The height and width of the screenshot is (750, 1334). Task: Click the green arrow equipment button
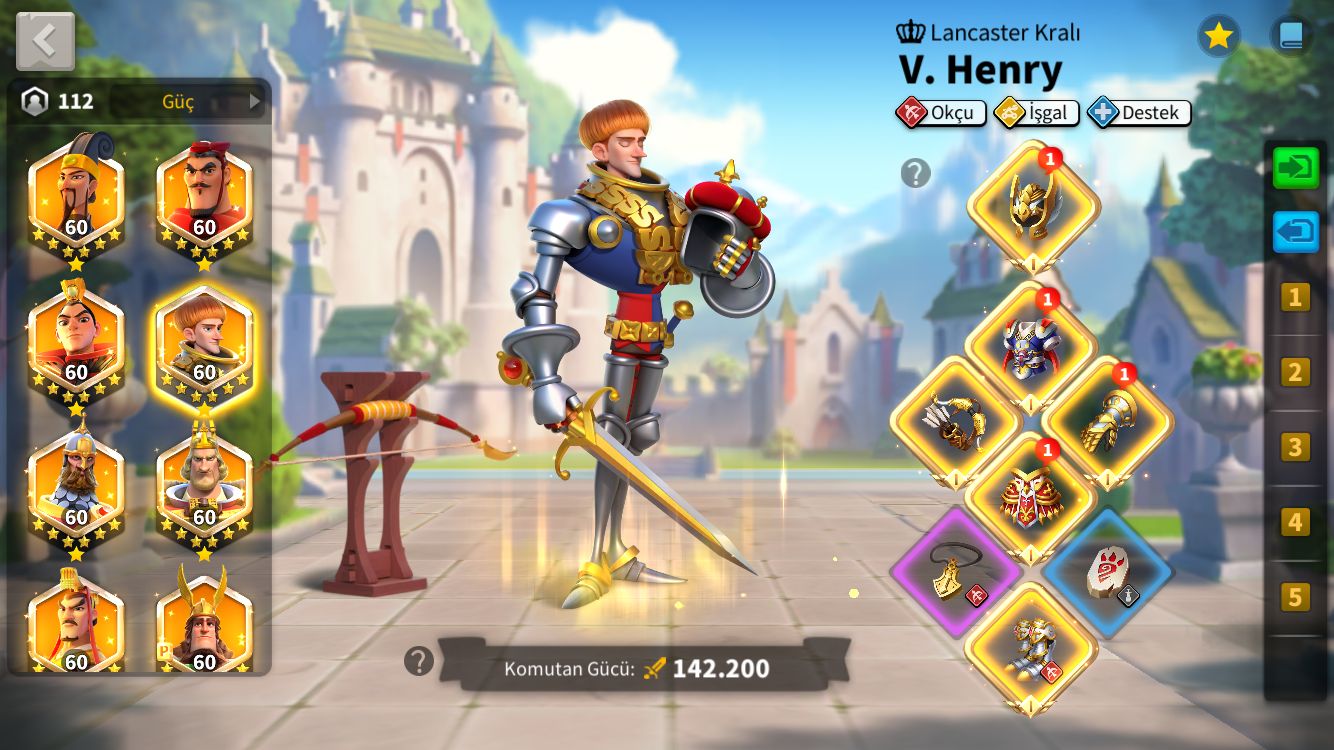pyautogui.click(x=1295, y=166)
